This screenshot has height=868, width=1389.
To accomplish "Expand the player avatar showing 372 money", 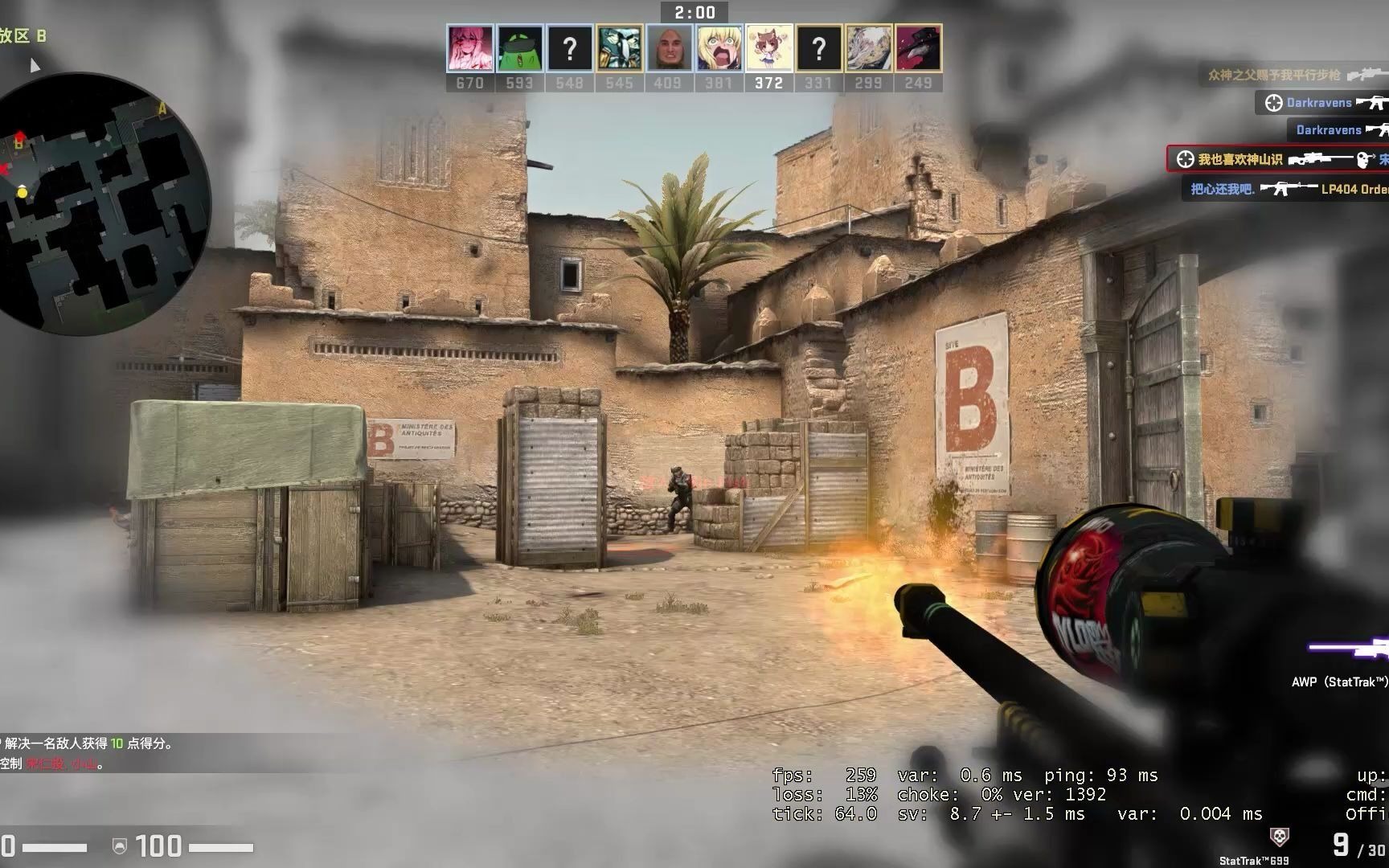I will pos(768,48).
